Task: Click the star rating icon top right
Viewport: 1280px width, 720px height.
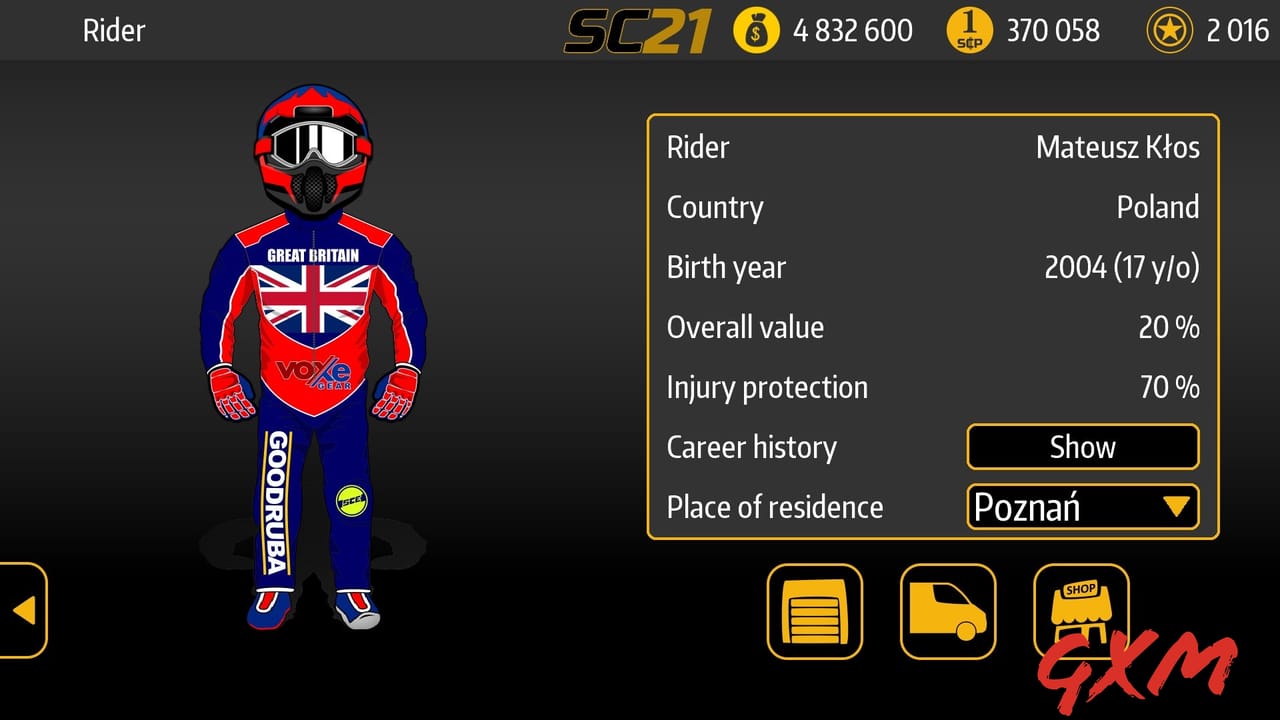Action: [x=1172, y=30]
